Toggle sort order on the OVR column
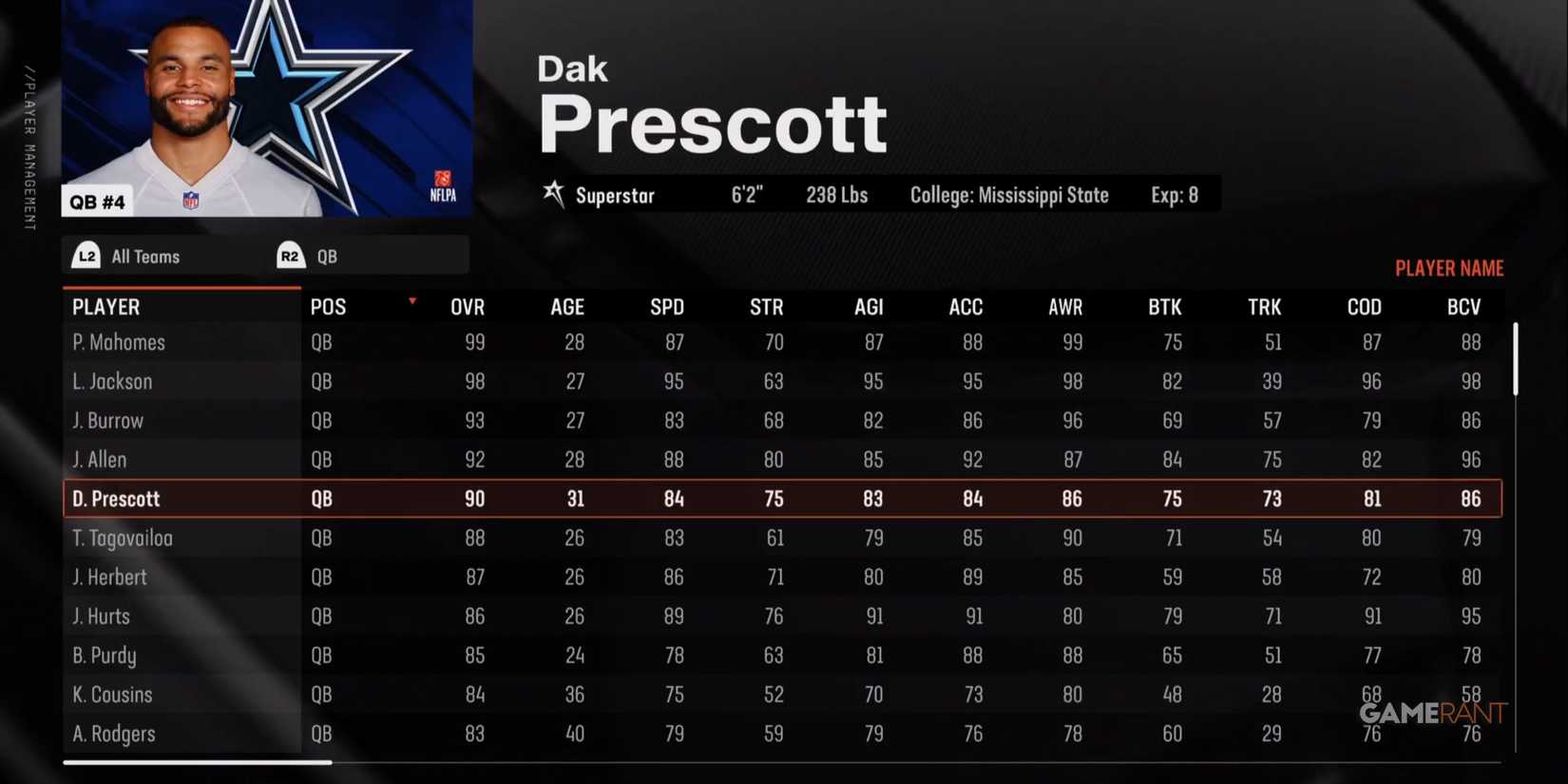 click(x=467, y=306)
